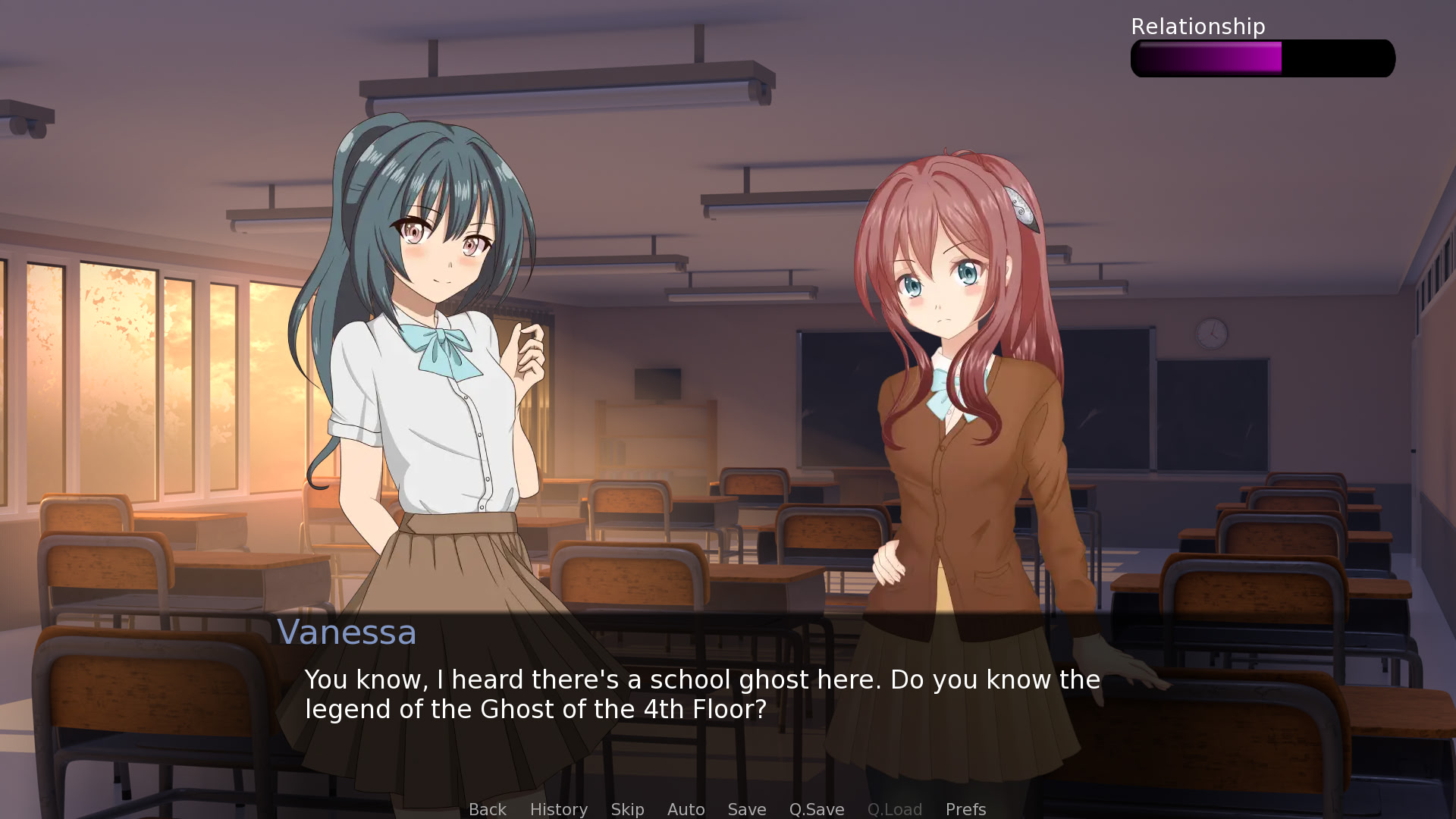
Task: Quick save with Q.Save
Action: point(816,809)
